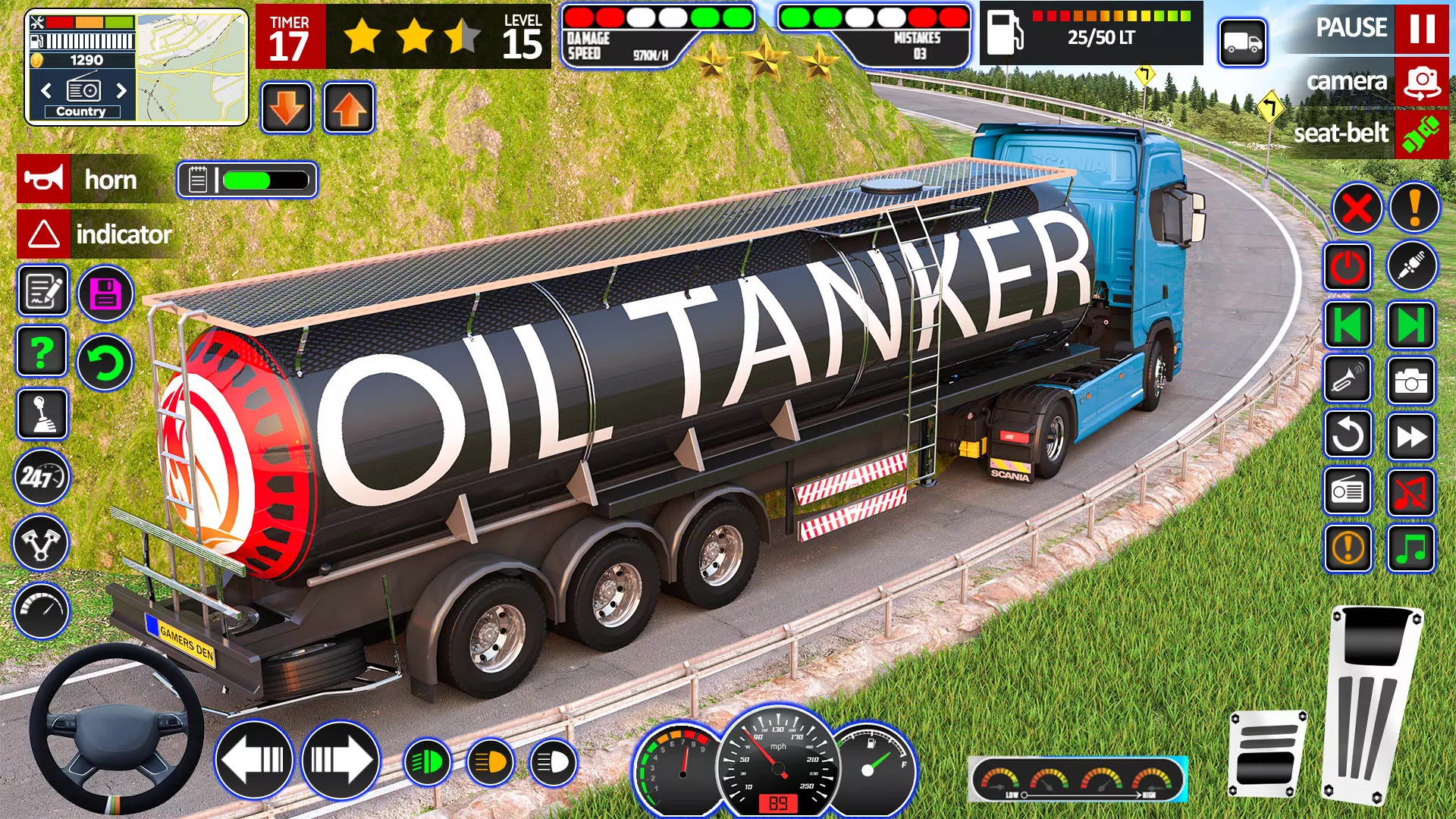Select next radio station arrow
The width and height of the screenshot is (1456, 819).
click(x=121, y=91)
